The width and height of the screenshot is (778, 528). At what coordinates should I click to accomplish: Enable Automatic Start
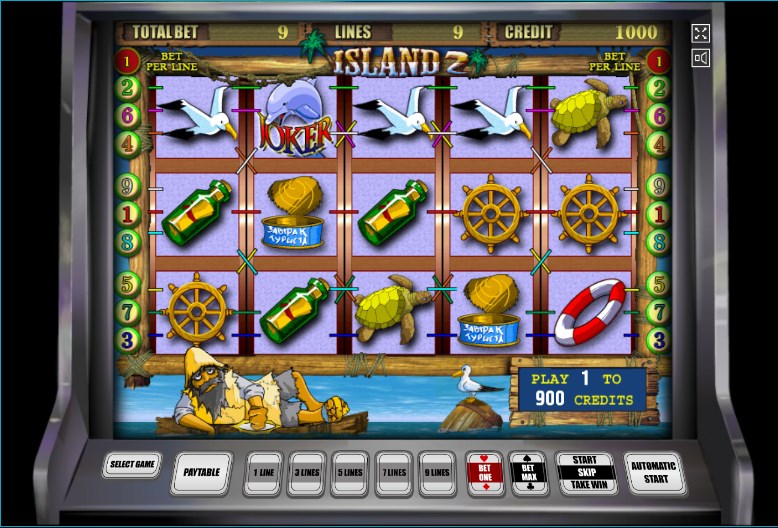pyautogui.click(x=654, y=471)
